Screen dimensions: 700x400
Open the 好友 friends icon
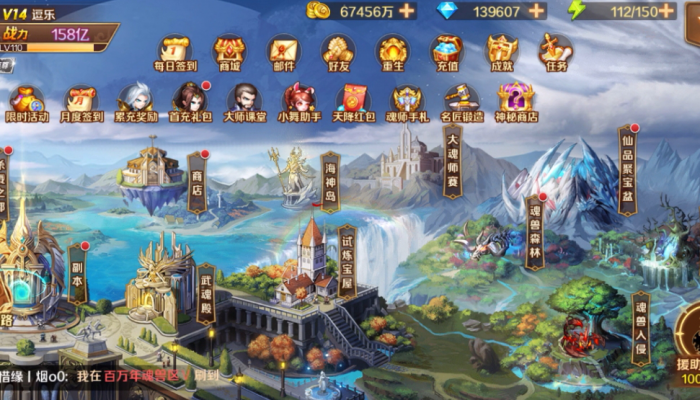338,50
